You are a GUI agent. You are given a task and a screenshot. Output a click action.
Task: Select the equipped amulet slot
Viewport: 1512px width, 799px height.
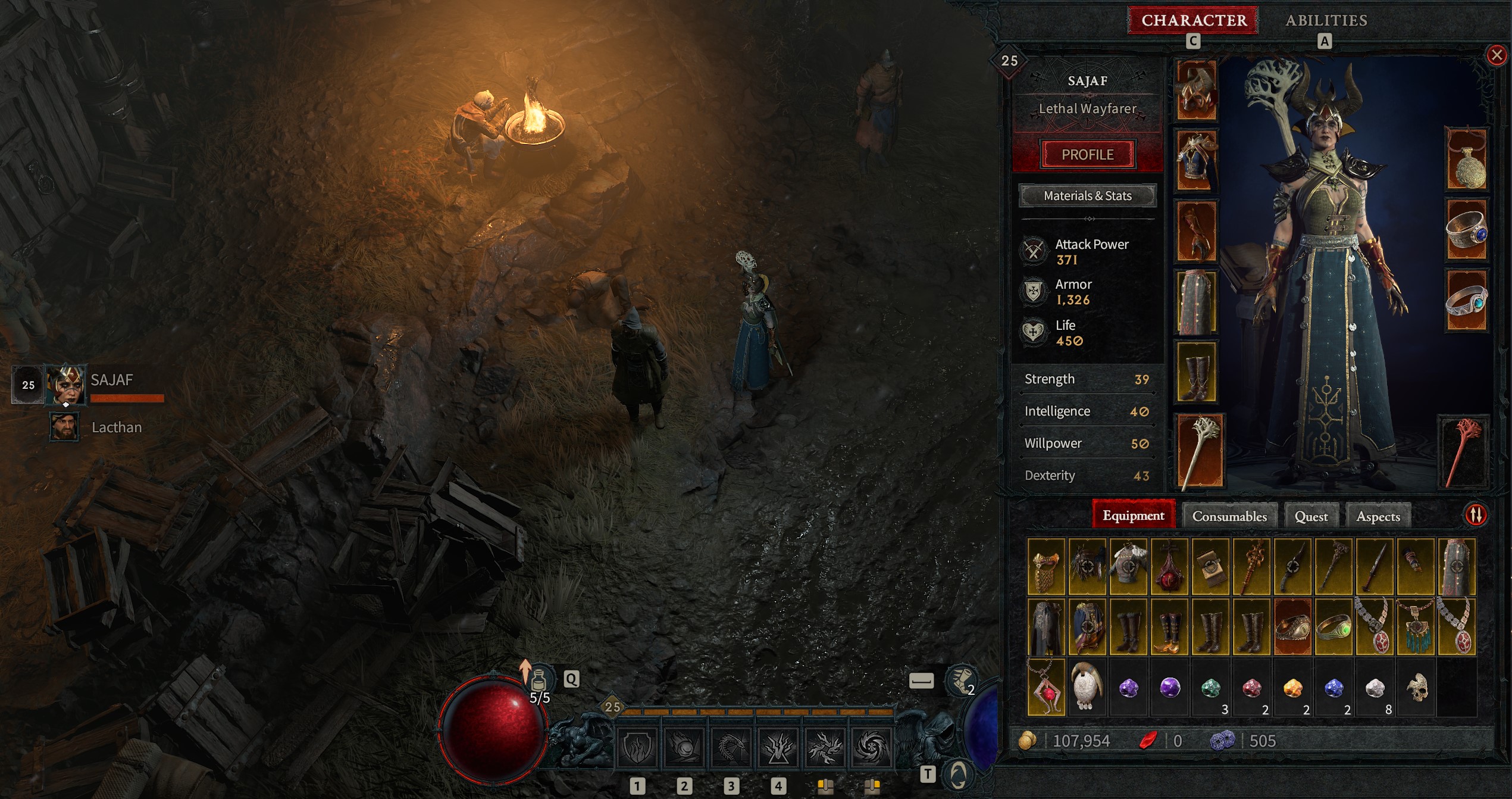click(x=1466, y=160)
